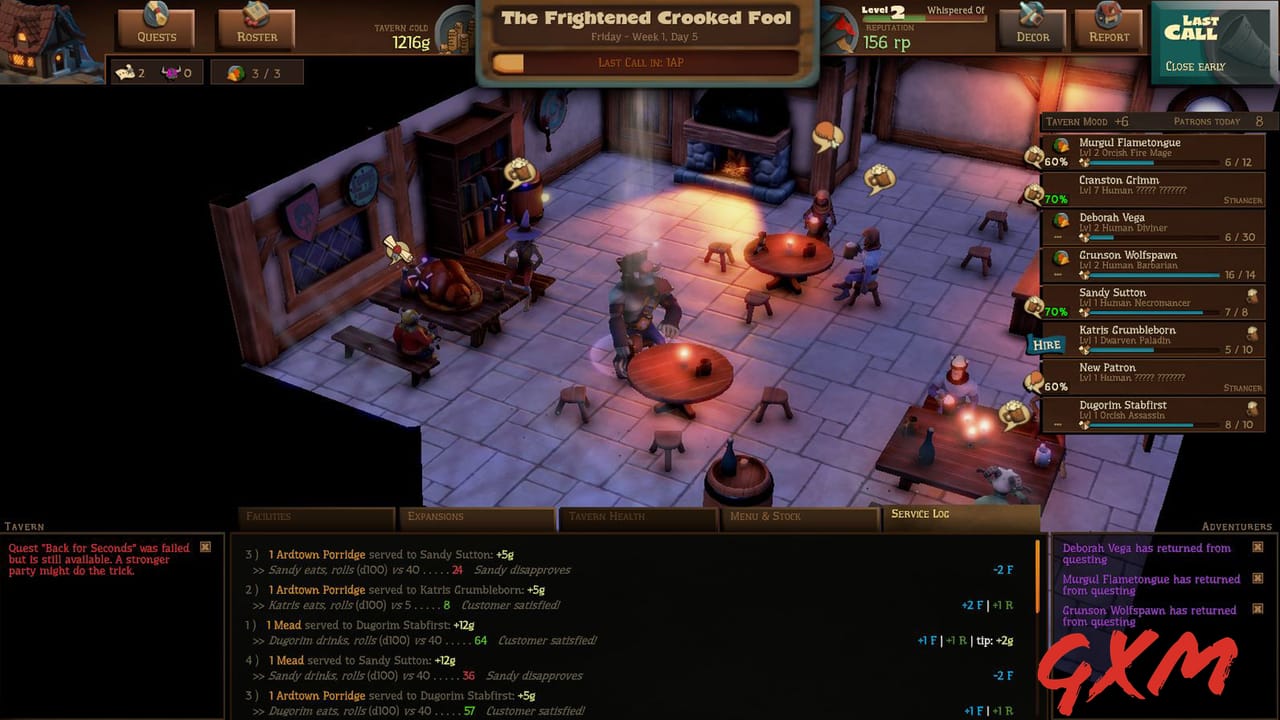Open the Tavern Health tab
This screenshot has width=1280, height=720.
click(637, 516)
